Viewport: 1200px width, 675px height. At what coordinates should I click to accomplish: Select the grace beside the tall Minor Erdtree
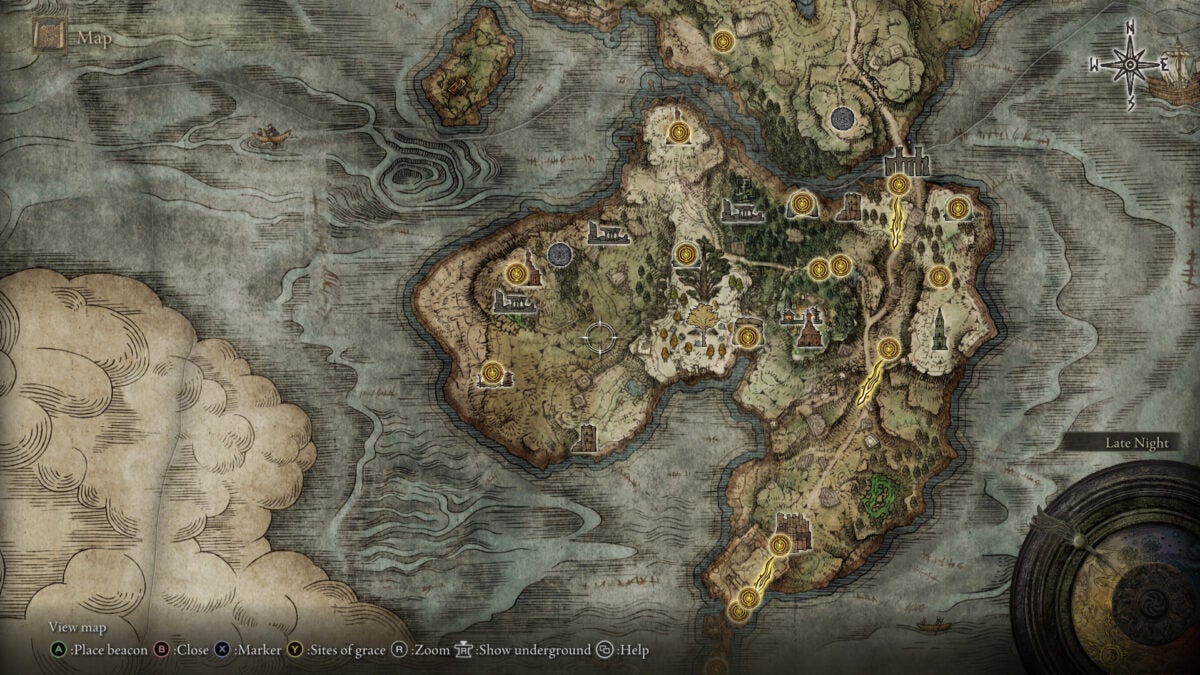(685, 255)
